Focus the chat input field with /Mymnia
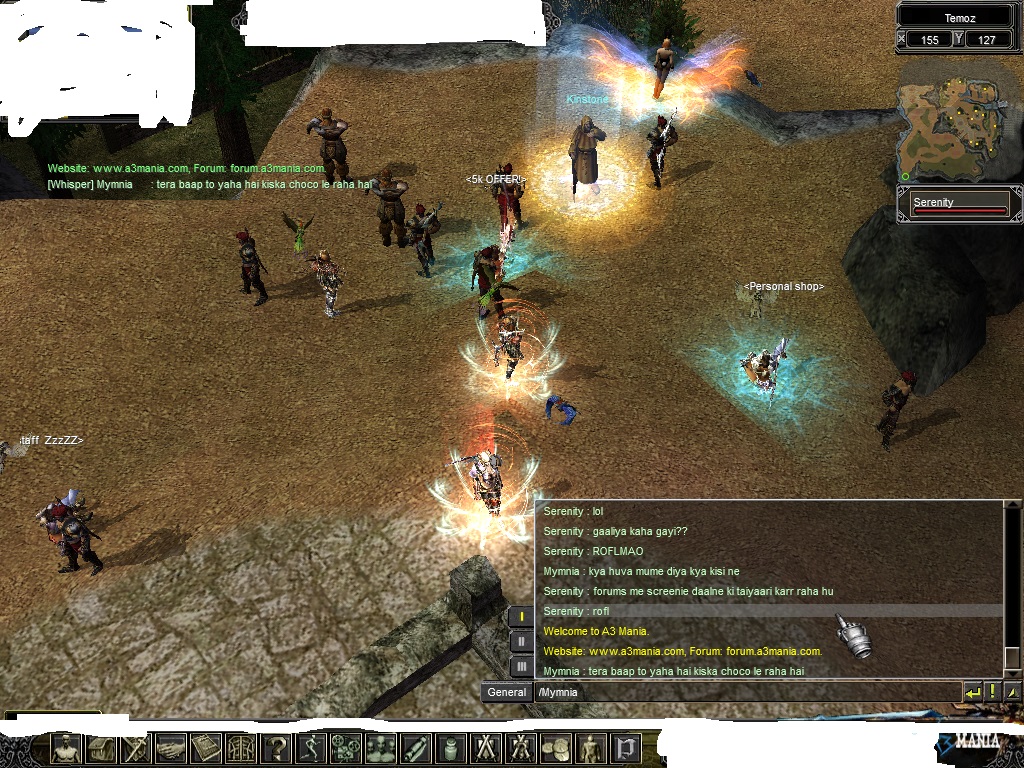Image resolution: width=1024 pixels, height=768 pixels. coord(745,692)
